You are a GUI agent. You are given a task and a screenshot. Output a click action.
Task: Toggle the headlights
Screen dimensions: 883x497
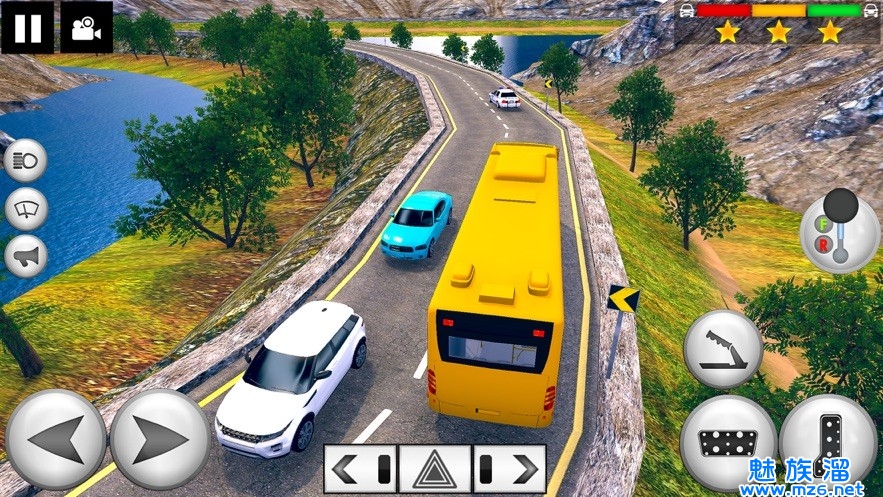26,161
